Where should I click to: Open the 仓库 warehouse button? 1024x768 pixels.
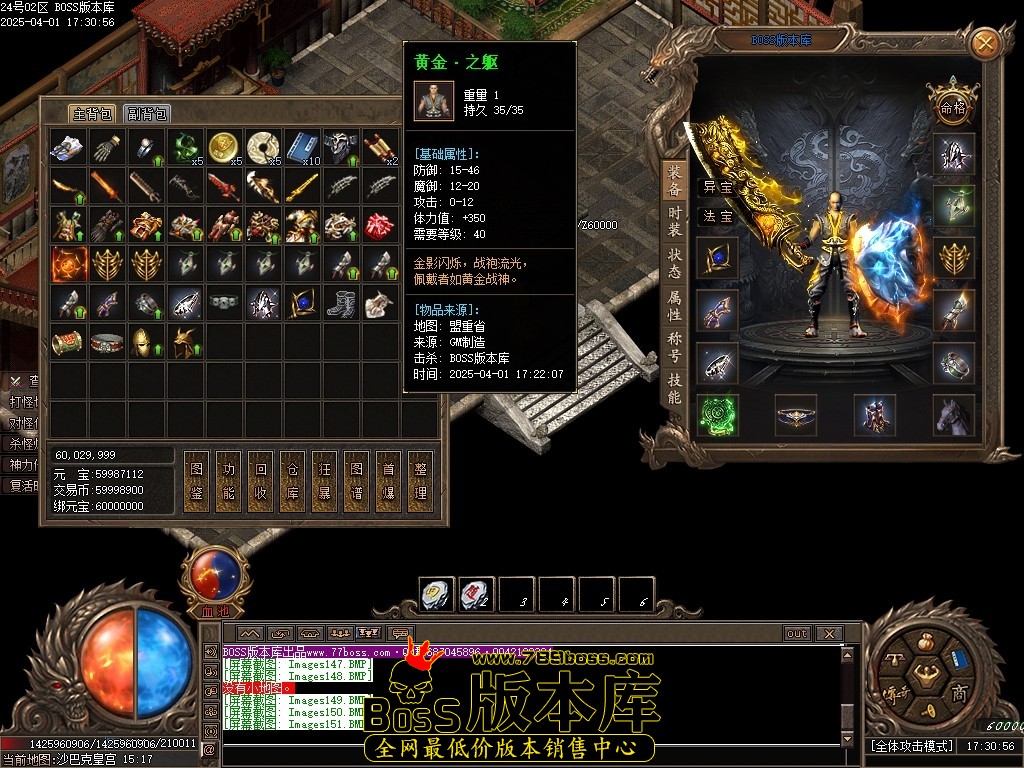pos(291,481)
